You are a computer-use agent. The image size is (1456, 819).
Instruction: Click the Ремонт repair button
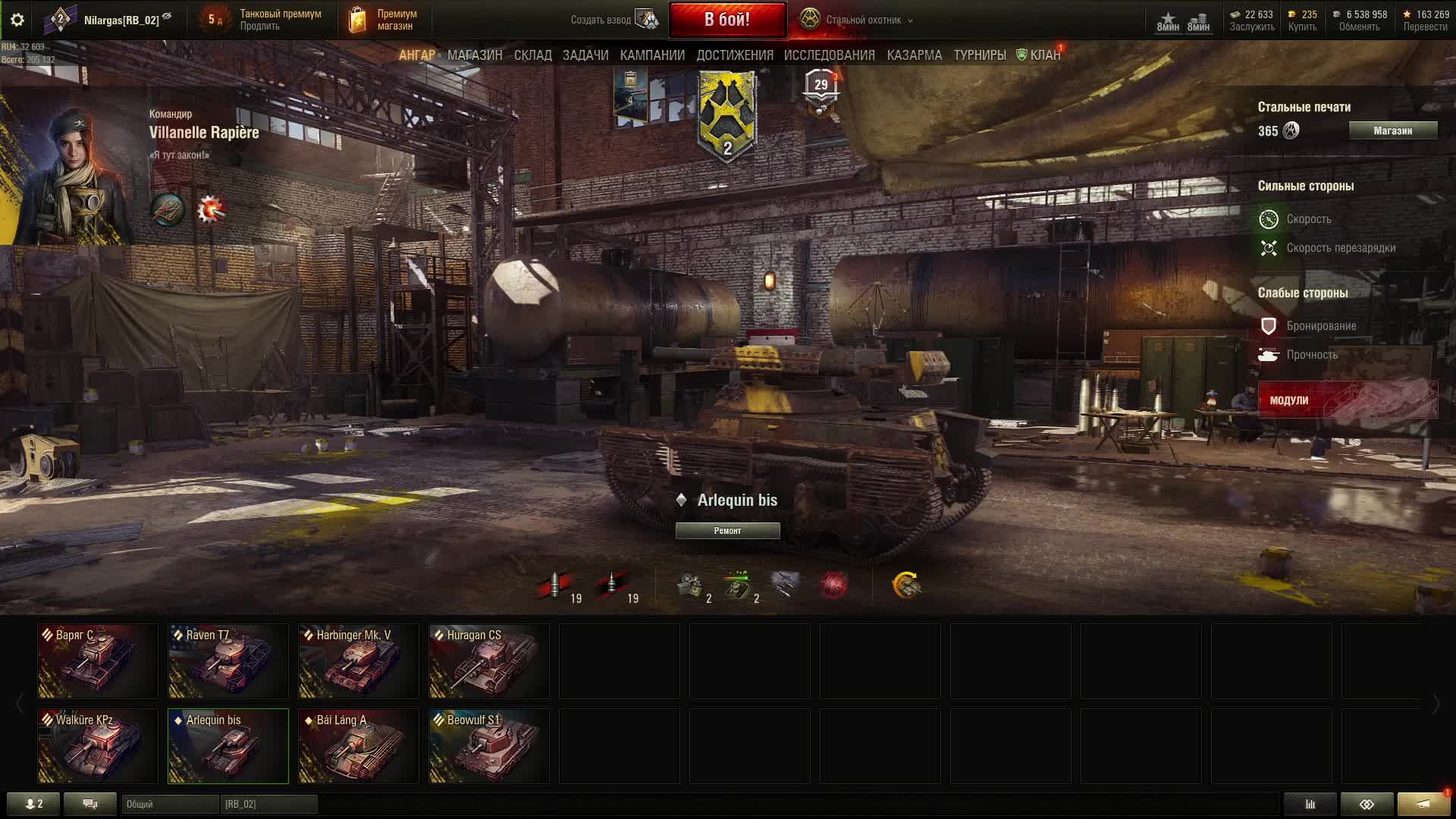tap(727, 531)
